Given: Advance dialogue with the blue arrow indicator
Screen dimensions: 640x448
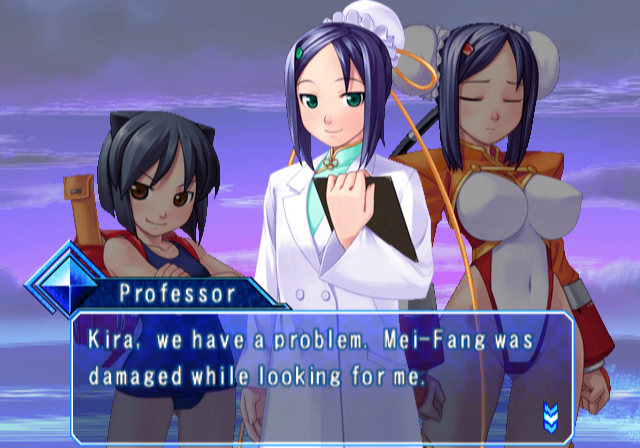Looking at the screenshot, I should [549, 413].
